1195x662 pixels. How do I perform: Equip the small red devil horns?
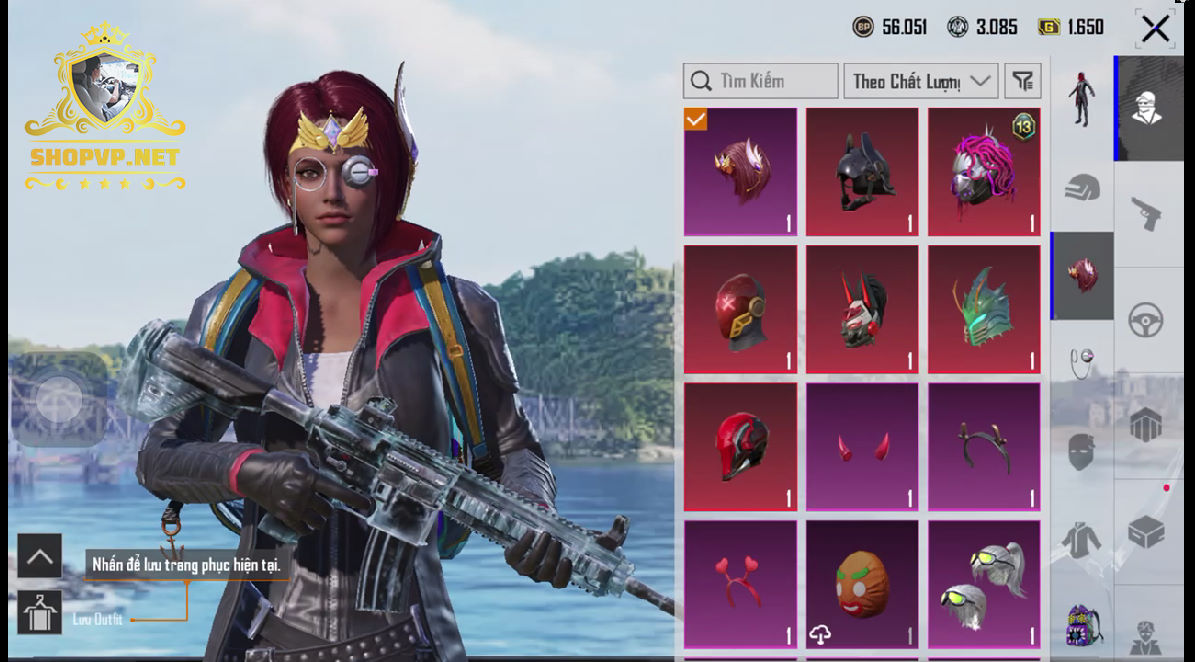click(862, 446)
